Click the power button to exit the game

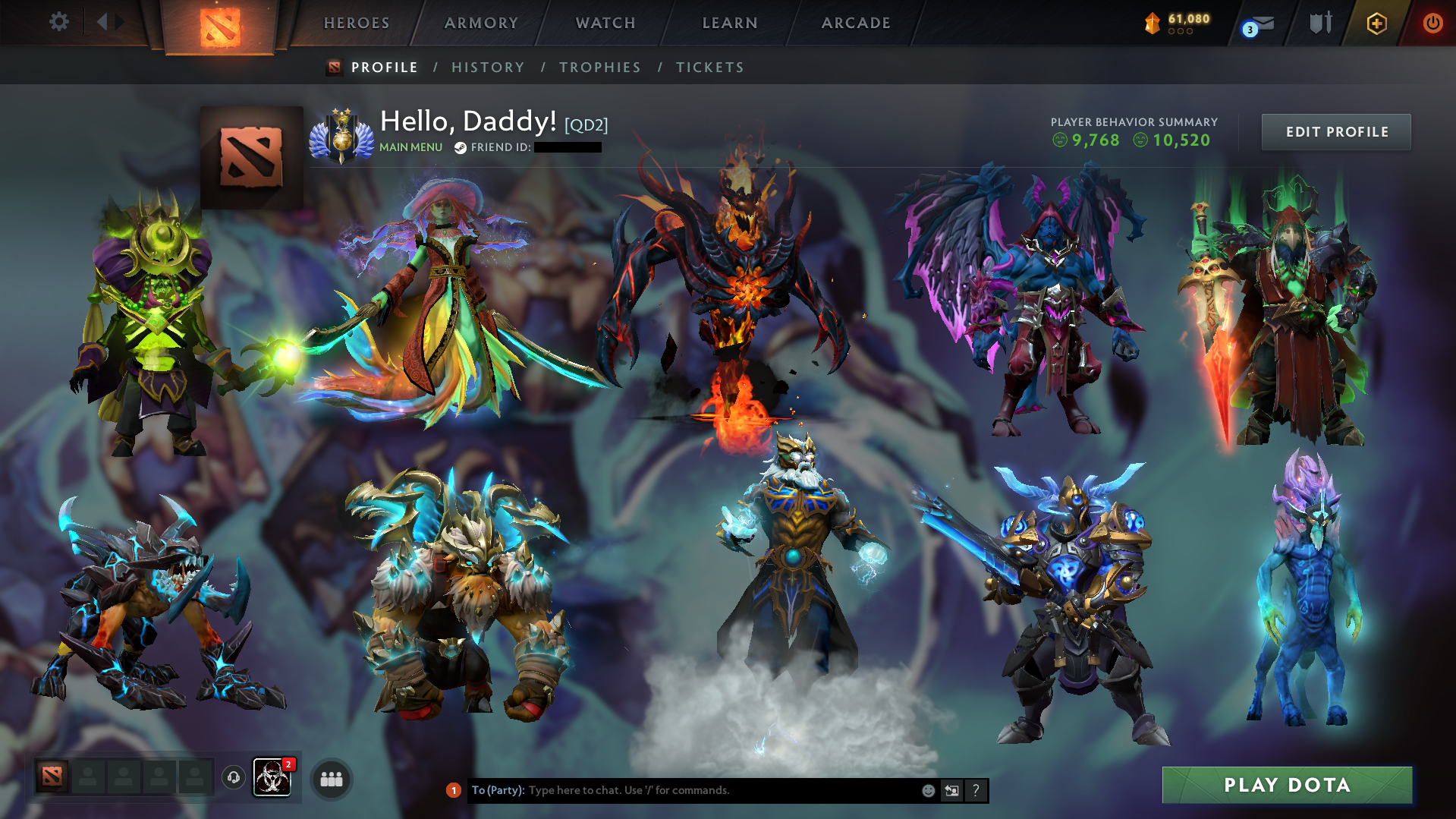pos(1432,24)
